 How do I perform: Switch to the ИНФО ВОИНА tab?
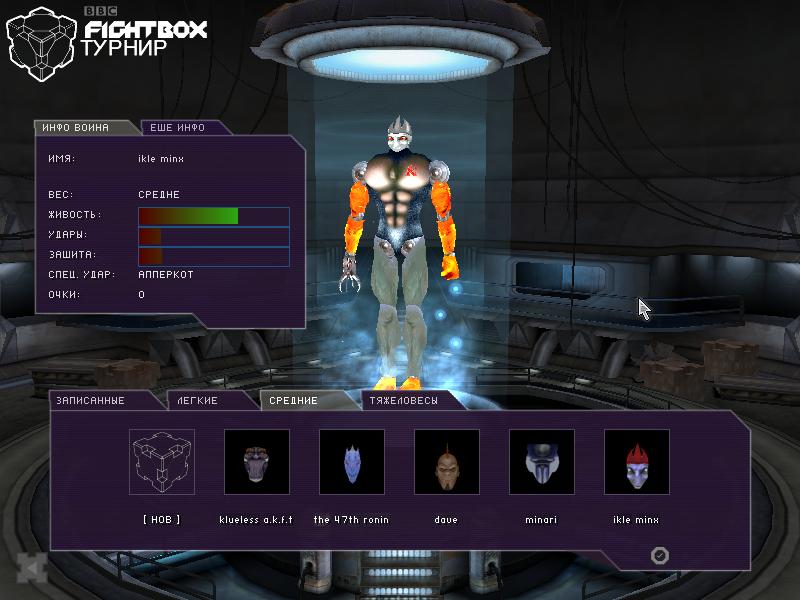click(x=84, y=128)
